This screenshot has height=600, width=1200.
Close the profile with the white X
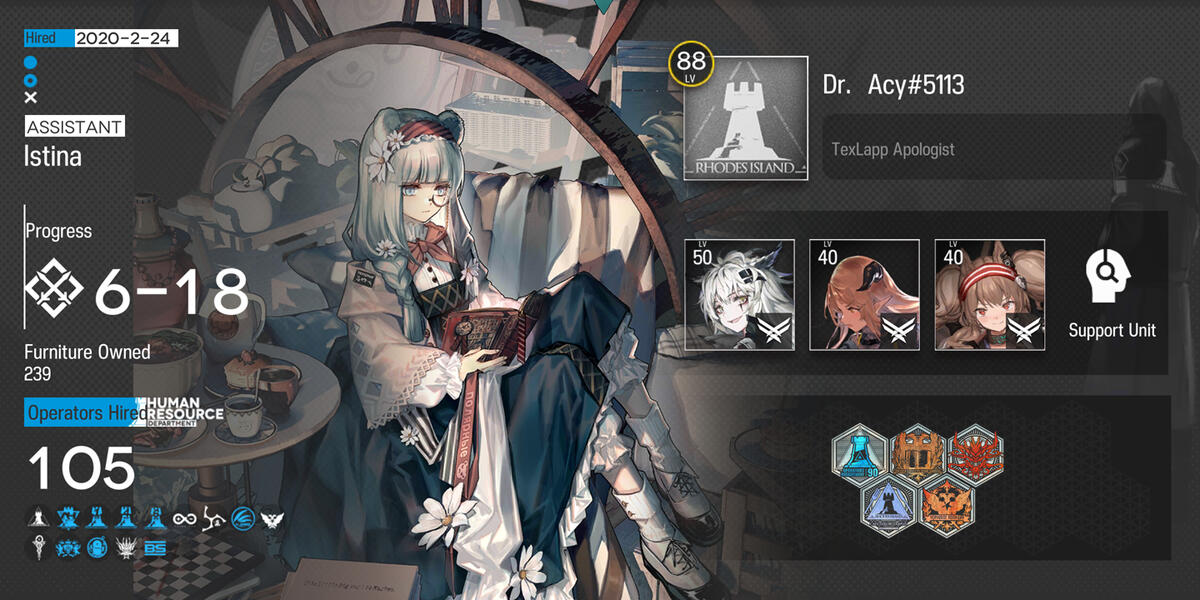click(x=31, y=98)
